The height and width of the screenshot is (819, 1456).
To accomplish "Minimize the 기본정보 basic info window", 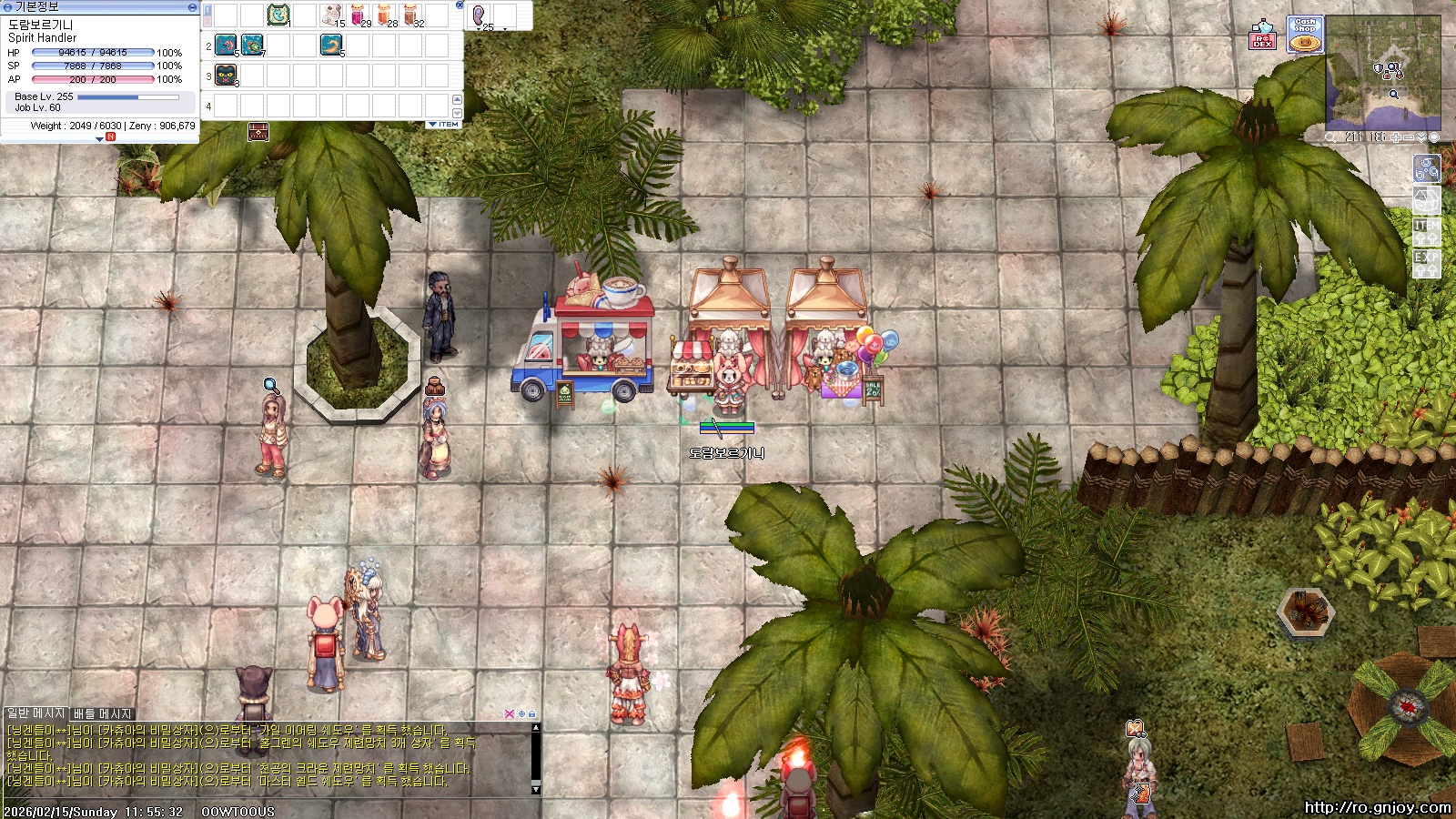I will (x=192, y=6).
